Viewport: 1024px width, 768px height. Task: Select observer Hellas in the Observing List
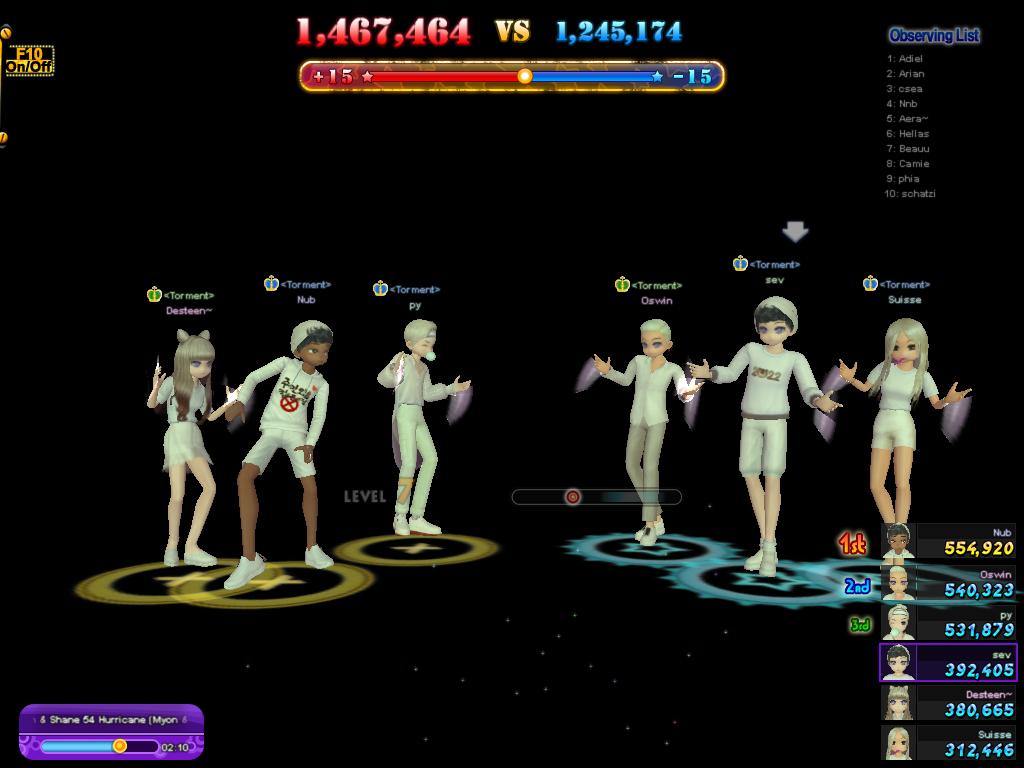913,134
